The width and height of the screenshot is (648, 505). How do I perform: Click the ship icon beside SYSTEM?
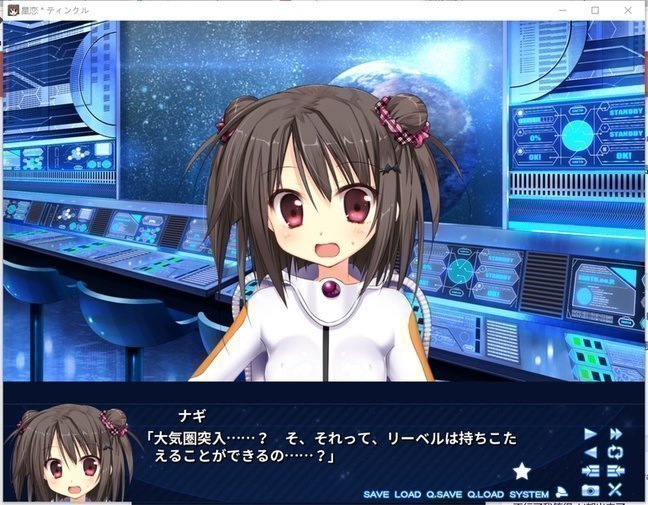(x=562, y=491)
